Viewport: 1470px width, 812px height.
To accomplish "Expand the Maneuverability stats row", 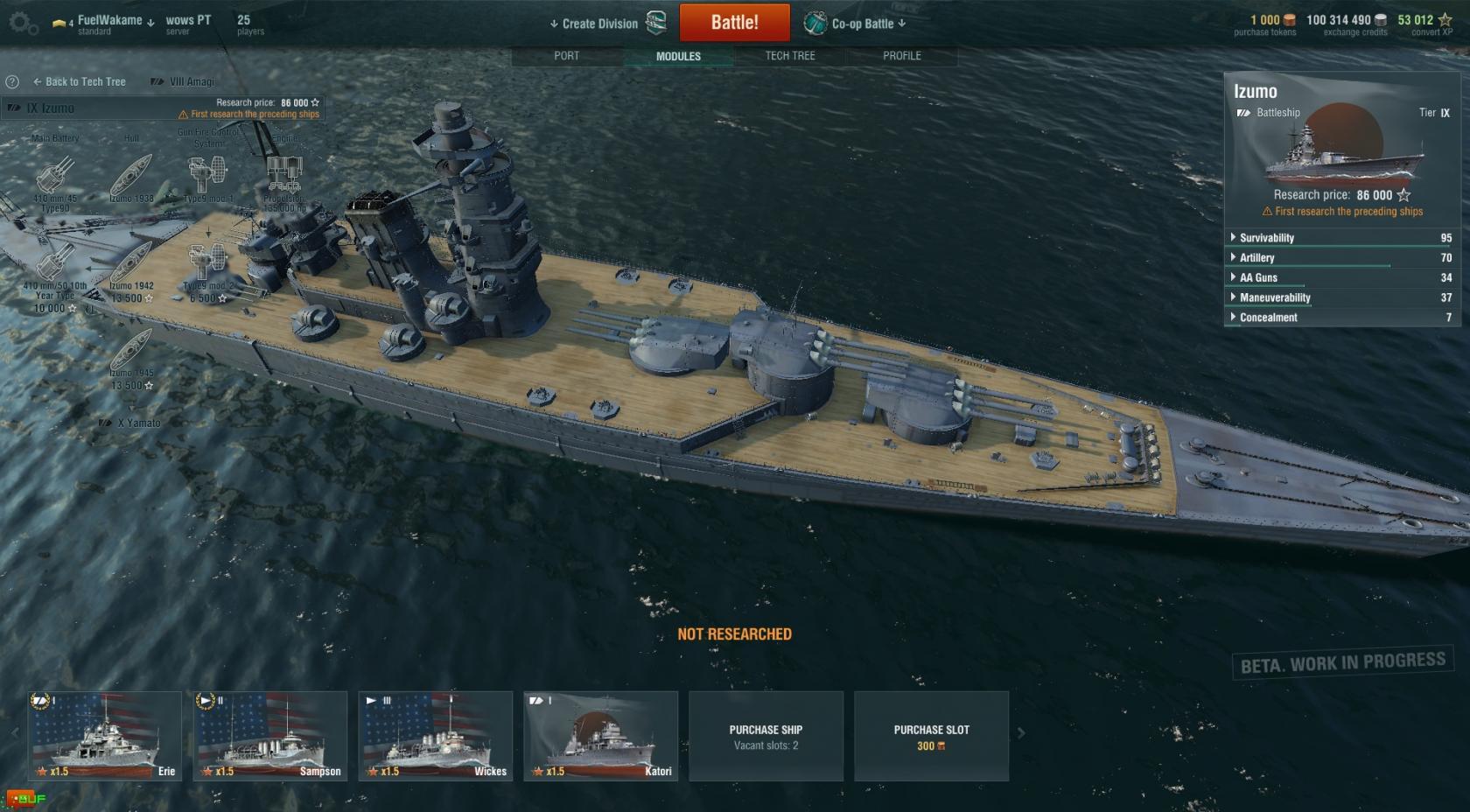I will [1274, 298].
